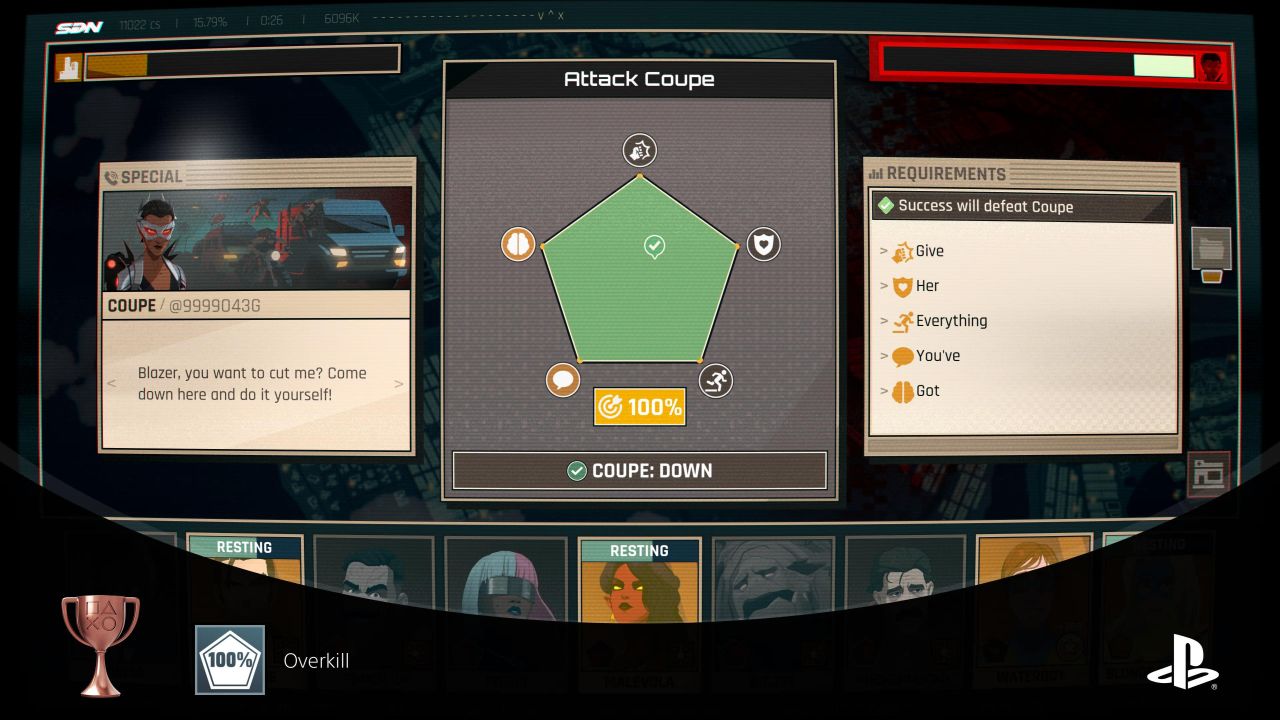Select the fist combat stat icon

click(639, 150)
